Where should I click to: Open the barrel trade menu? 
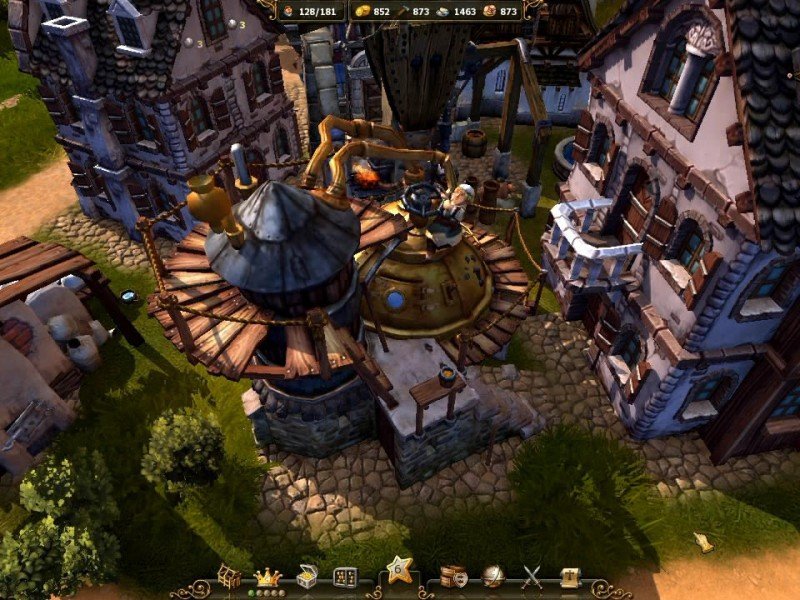[453, 577]
